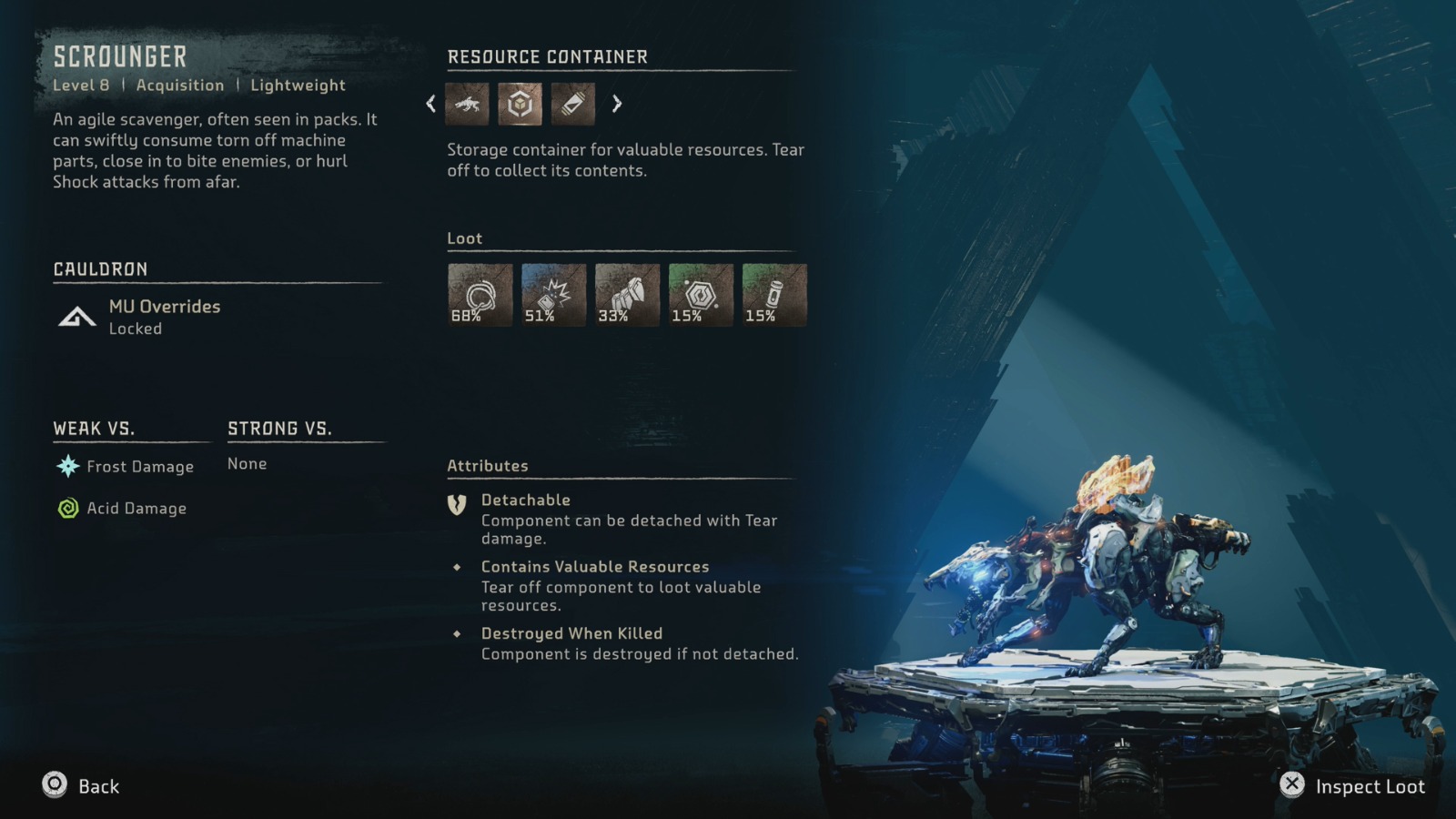Screen dimensions: 1456x819
Task: Inspect the 68% wire coil loot item
Action: click(x=480, y=295)
